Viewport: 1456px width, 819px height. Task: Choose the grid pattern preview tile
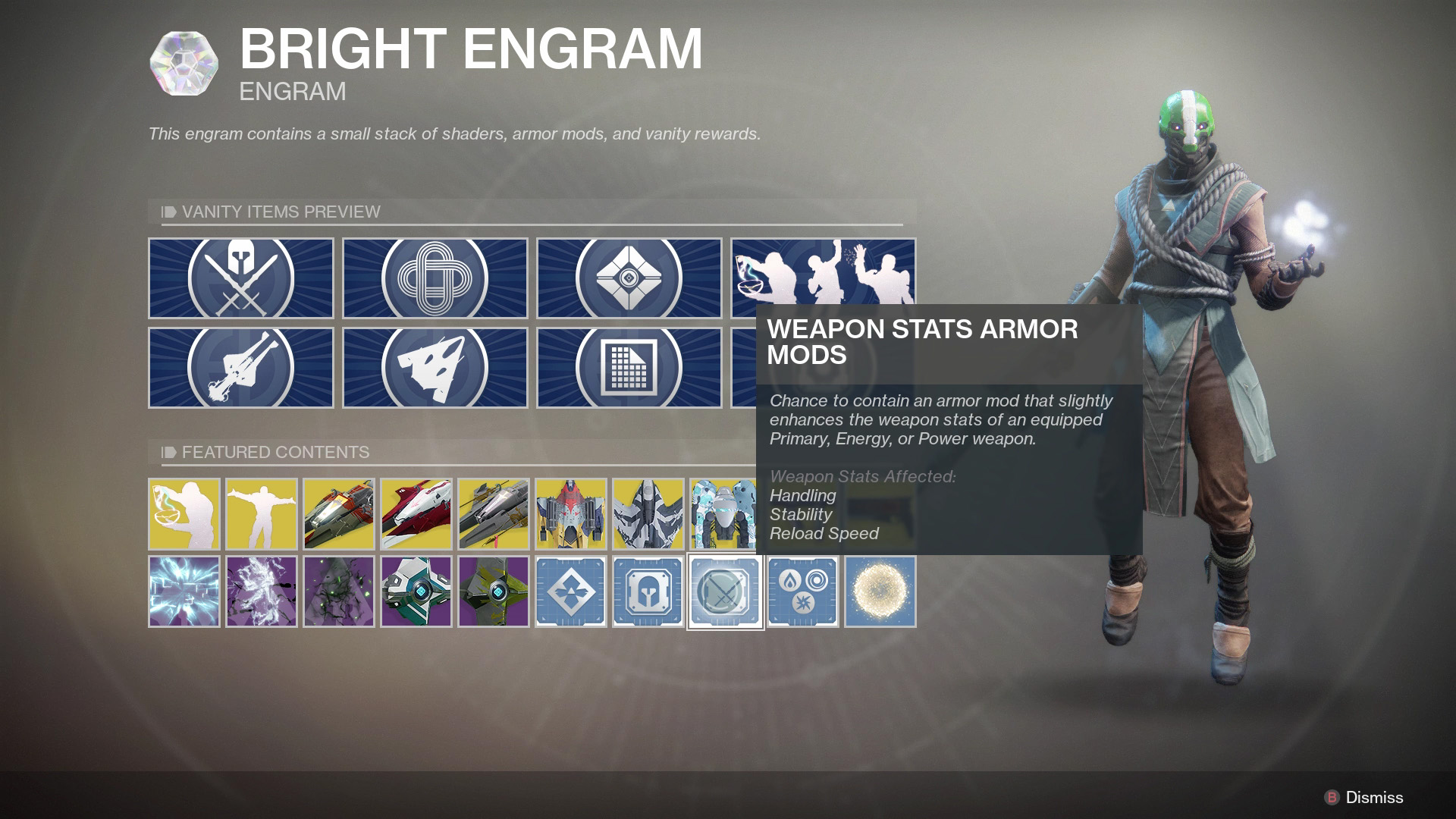629,368
